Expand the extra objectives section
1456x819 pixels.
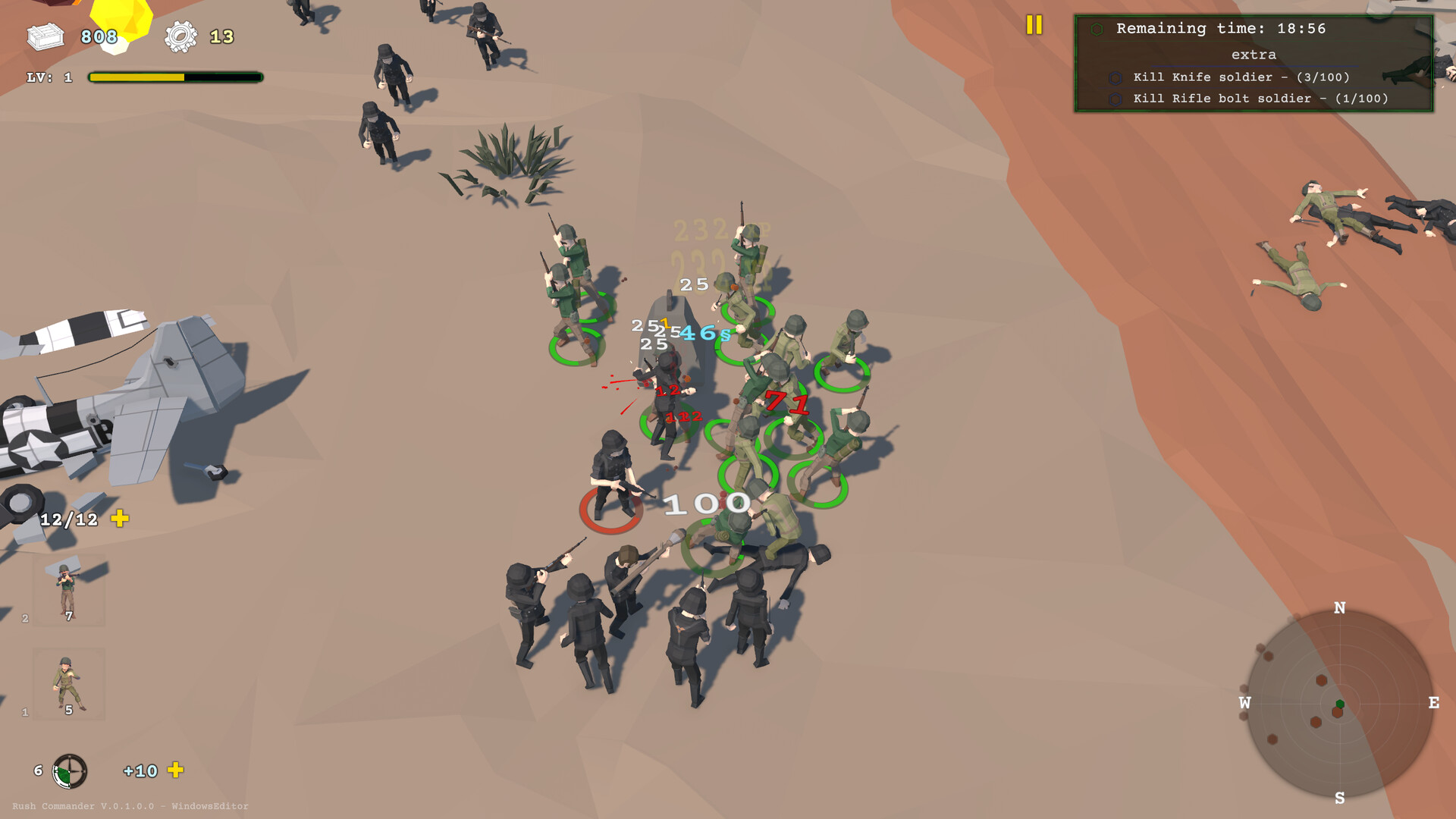coord(1255,54)
